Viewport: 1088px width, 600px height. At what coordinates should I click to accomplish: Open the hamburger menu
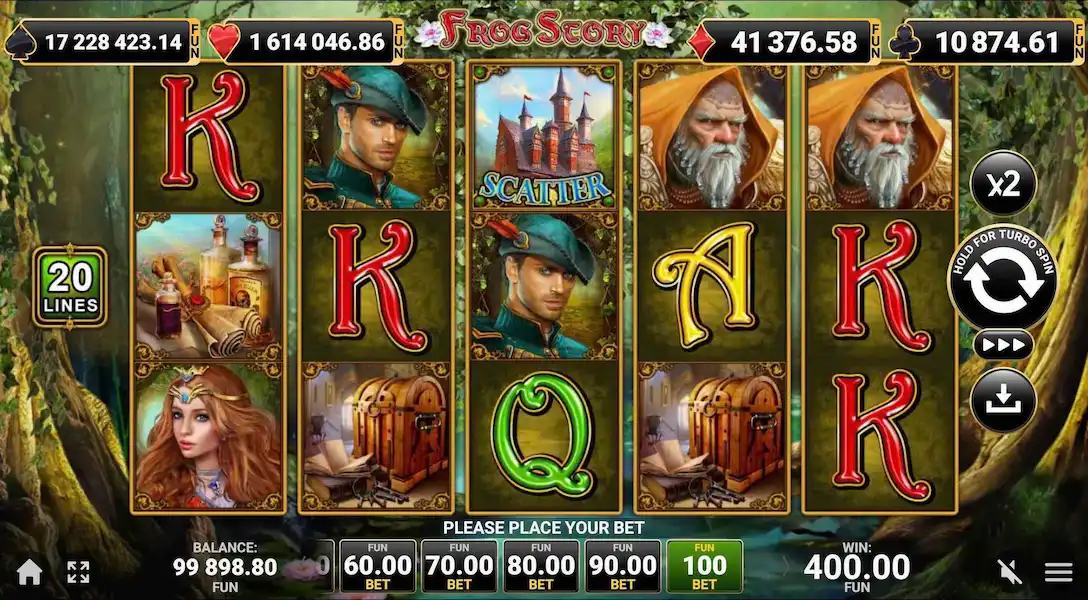(x=1059, y=572)
